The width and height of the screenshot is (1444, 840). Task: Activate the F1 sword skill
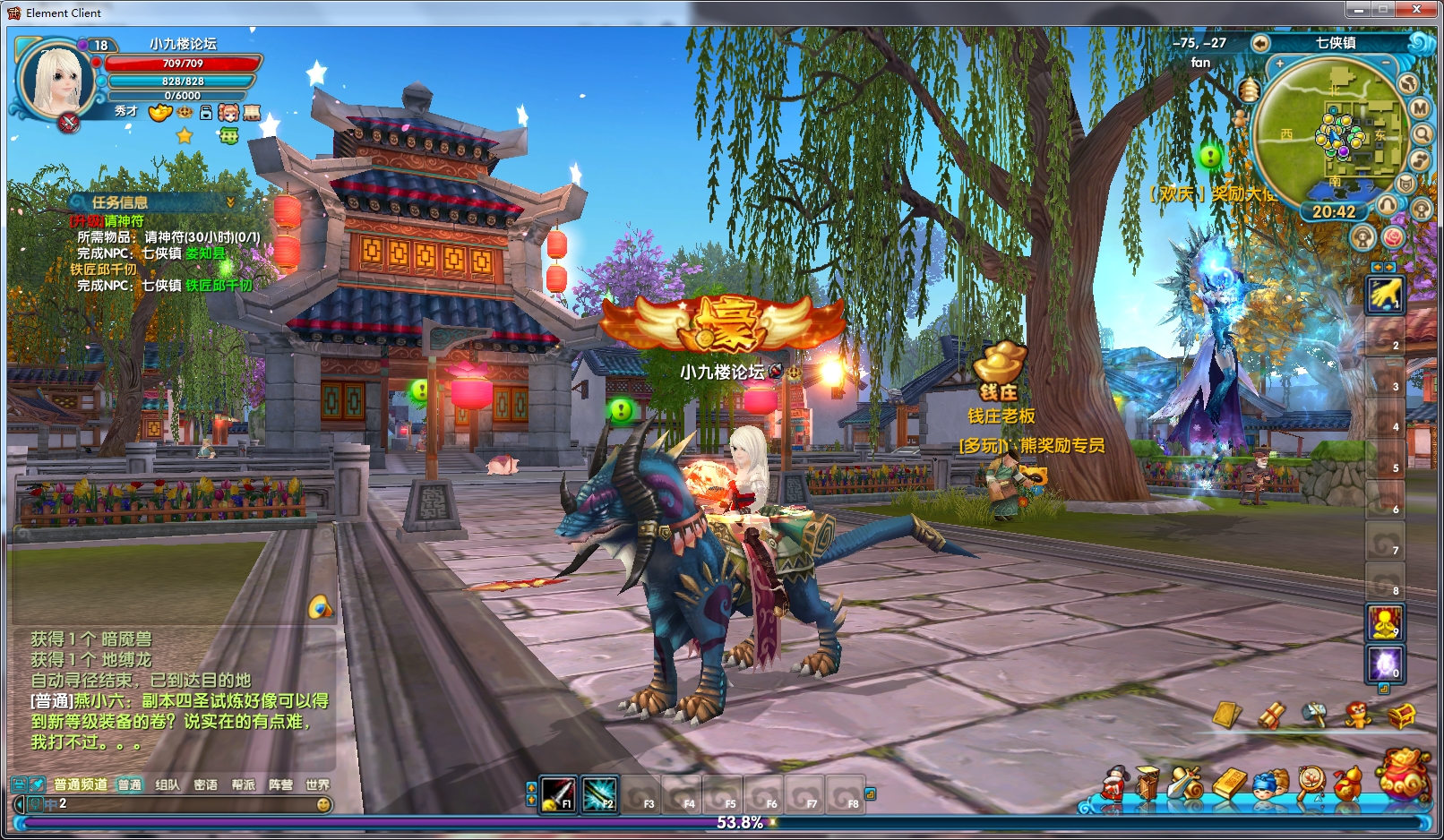(x=558, y=794)
